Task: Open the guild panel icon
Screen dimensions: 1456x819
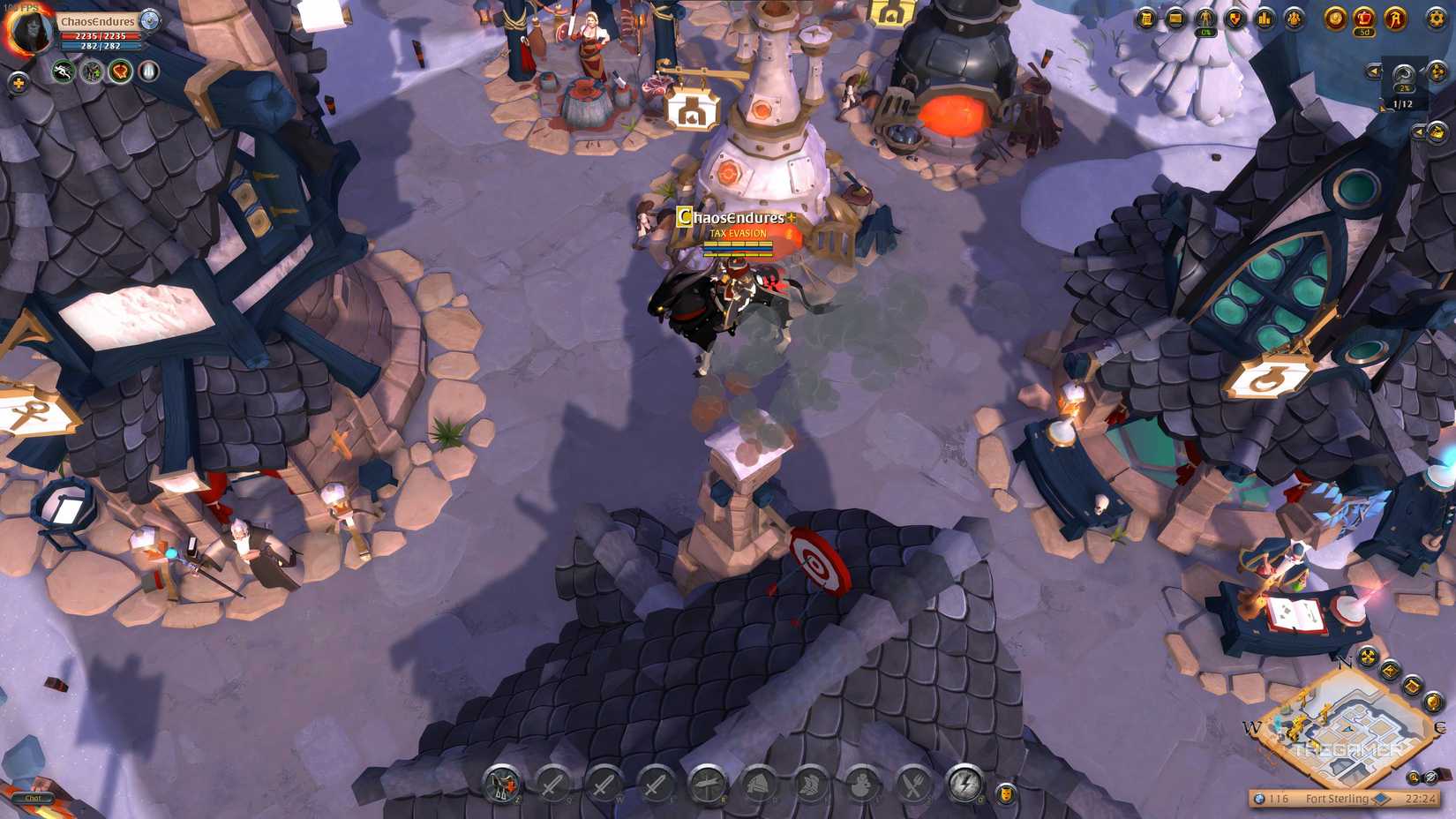Action: (x=1292, y=19)
